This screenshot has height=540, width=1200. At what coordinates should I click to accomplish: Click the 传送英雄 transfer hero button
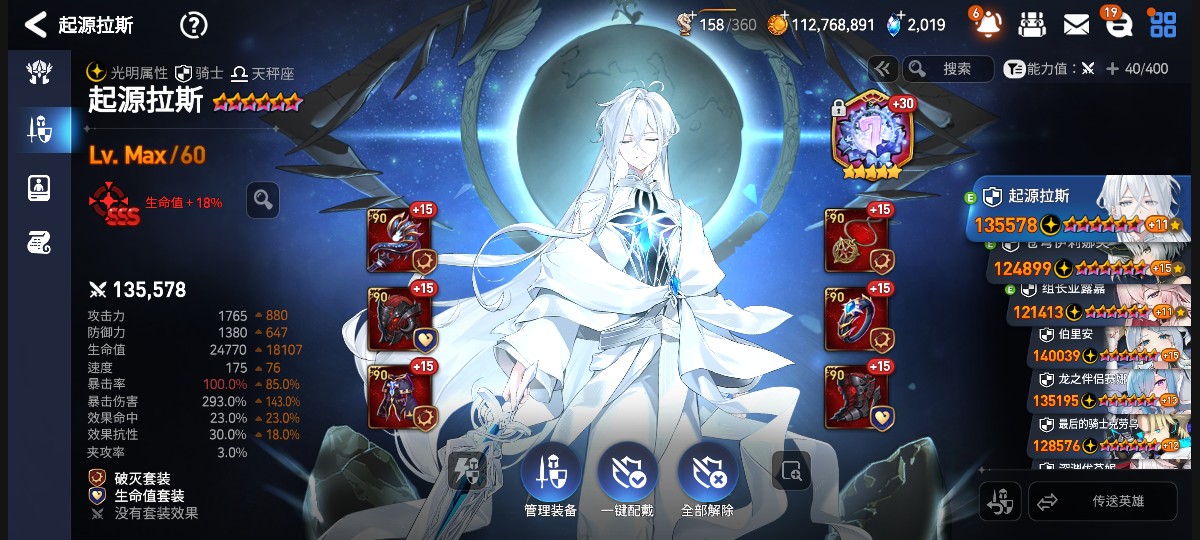coord(1103,501)
